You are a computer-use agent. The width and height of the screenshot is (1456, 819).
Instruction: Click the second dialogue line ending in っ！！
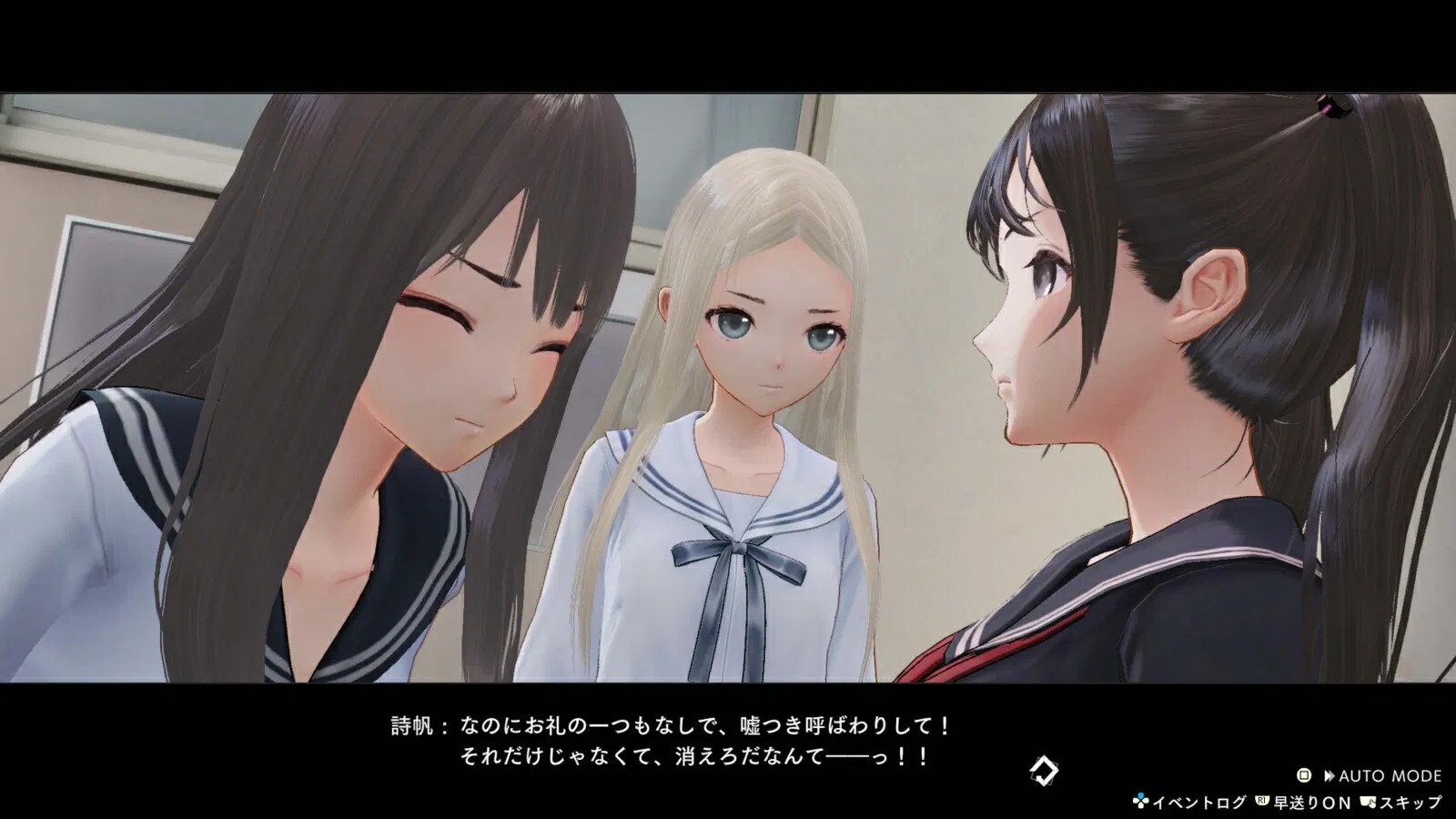point(701,756)
